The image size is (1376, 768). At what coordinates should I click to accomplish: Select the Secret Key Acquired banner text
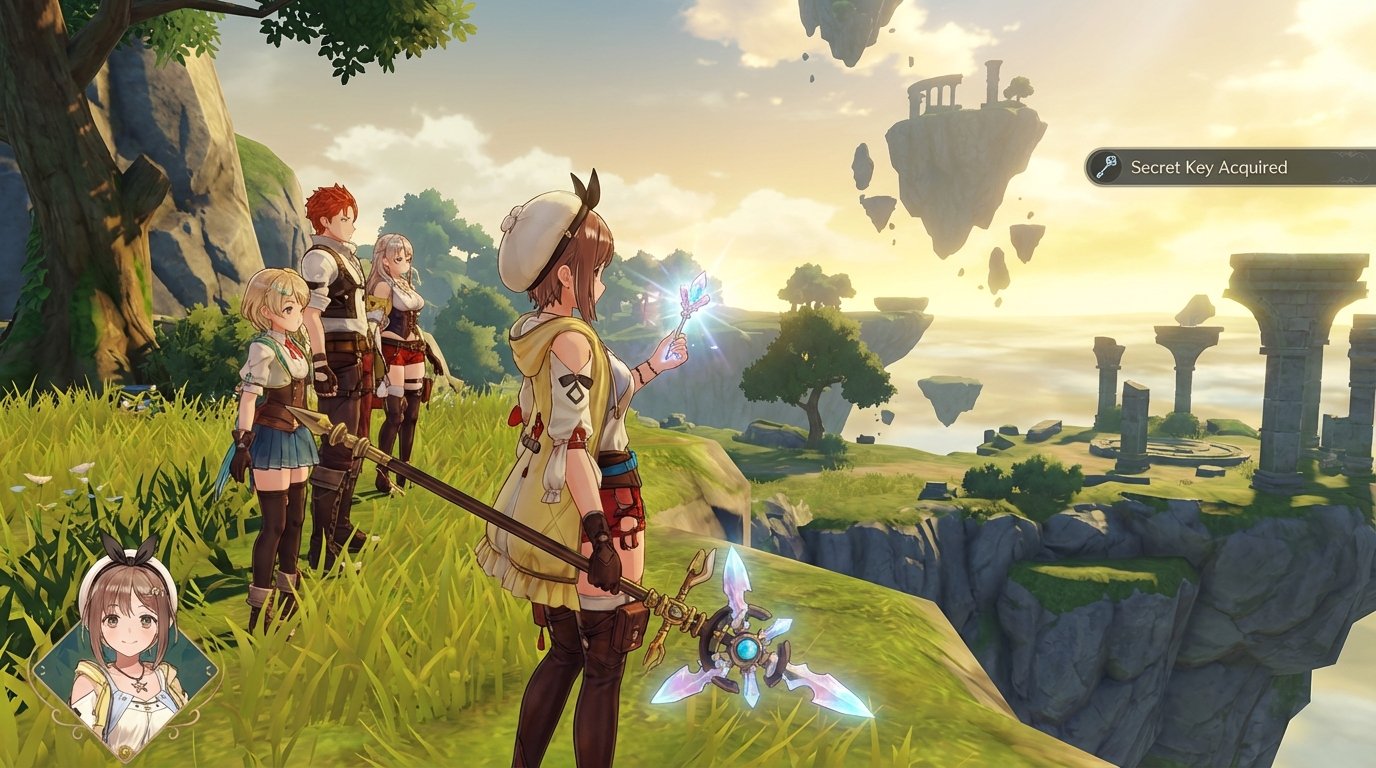click(1210, 168)
